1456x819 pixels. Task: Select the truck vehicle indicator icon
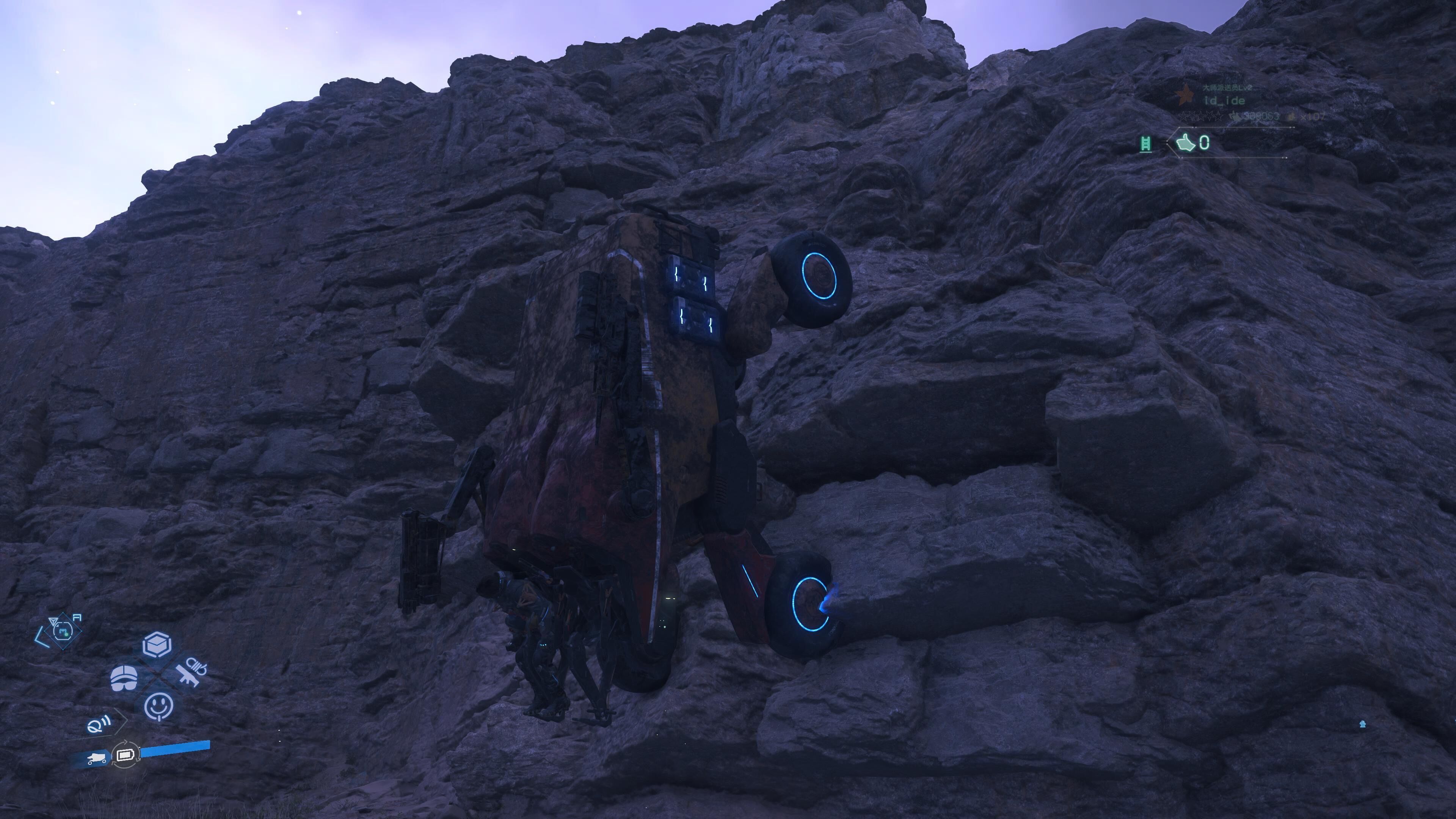96,758
